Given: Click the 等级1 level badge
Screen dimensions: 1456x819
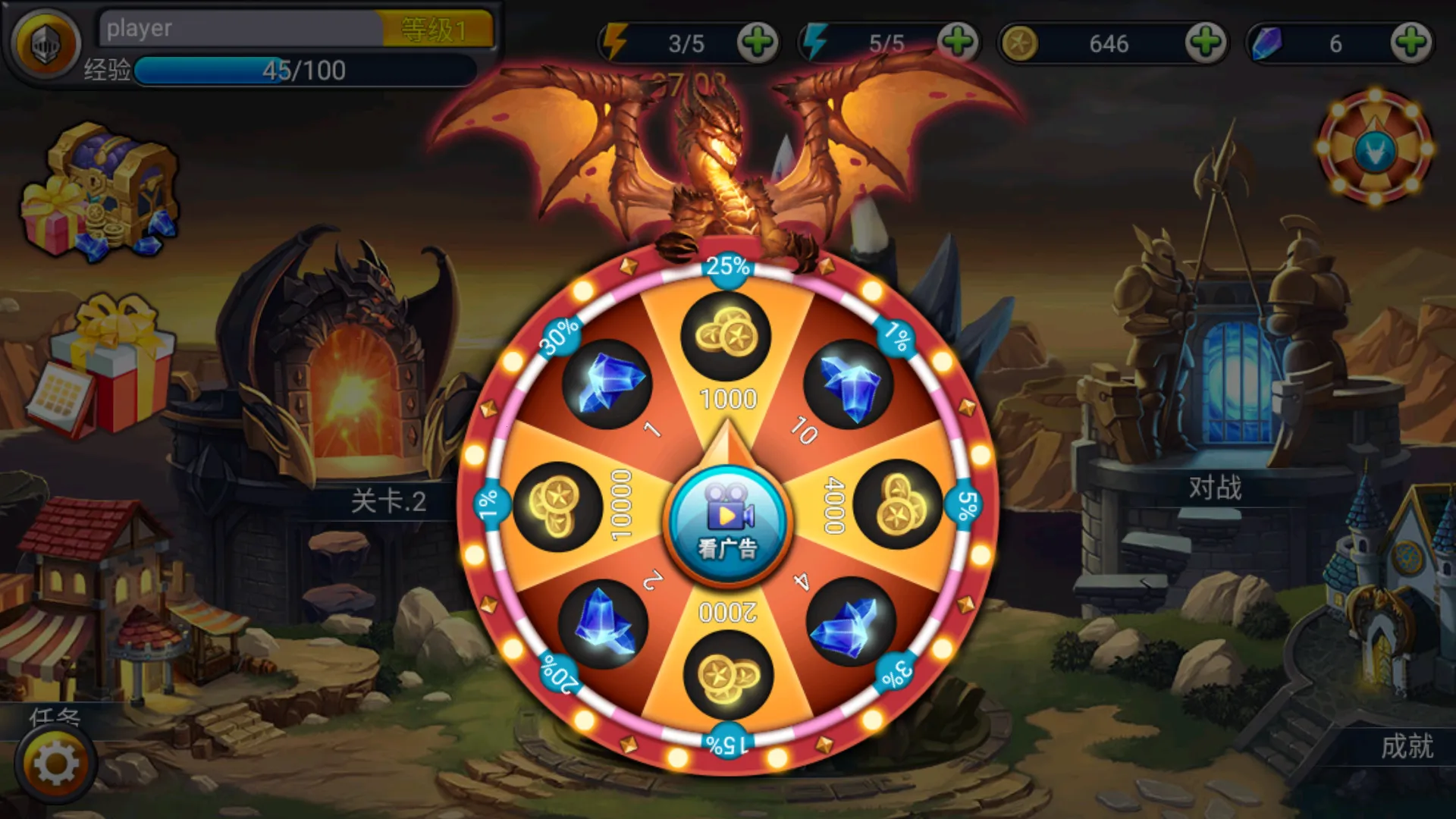Looking at the screenshot, I should (438, 29).
